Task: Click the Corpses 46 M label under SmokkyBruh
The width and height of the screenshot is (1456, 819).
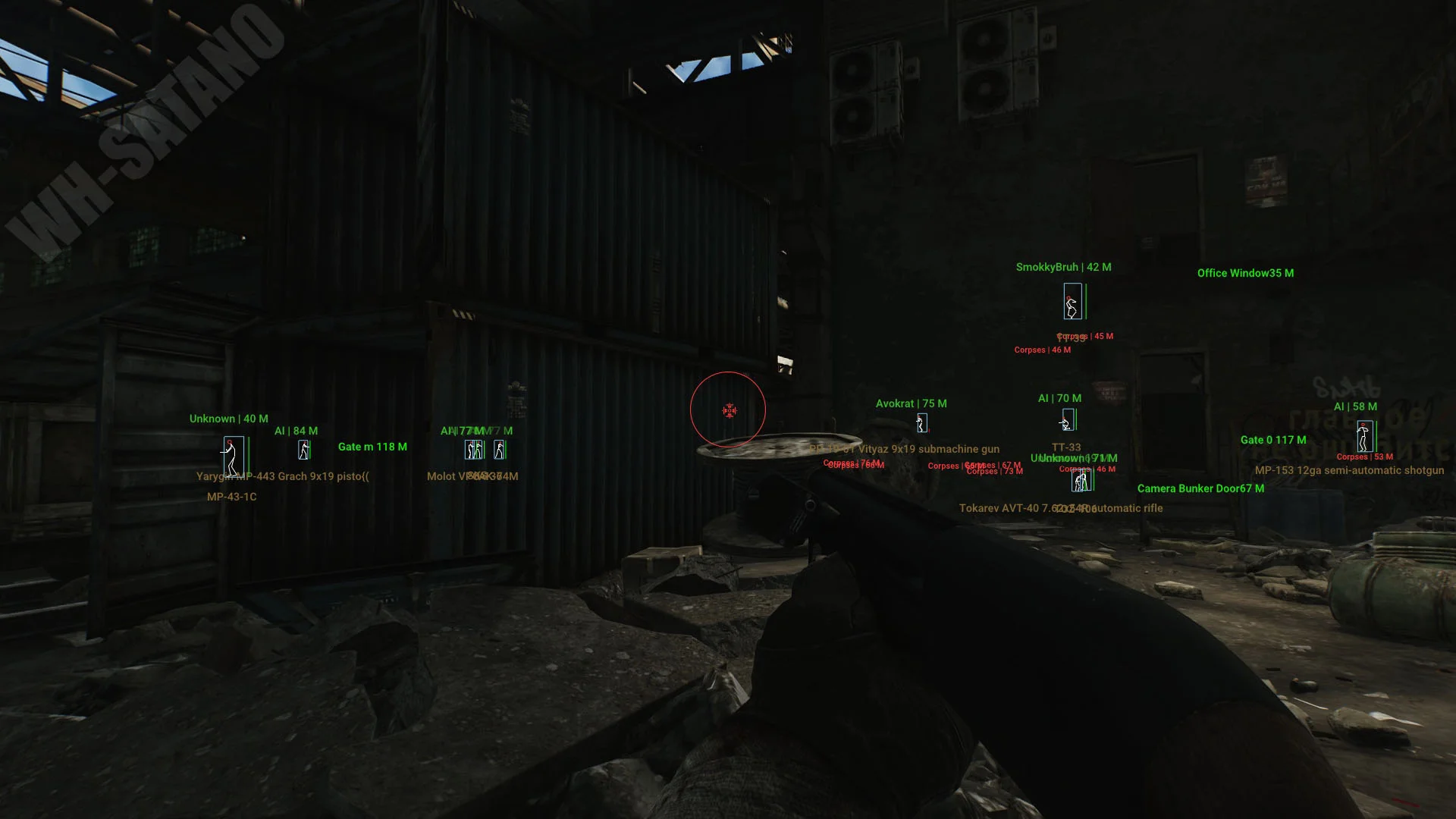Action: [x=1043, y=350]
